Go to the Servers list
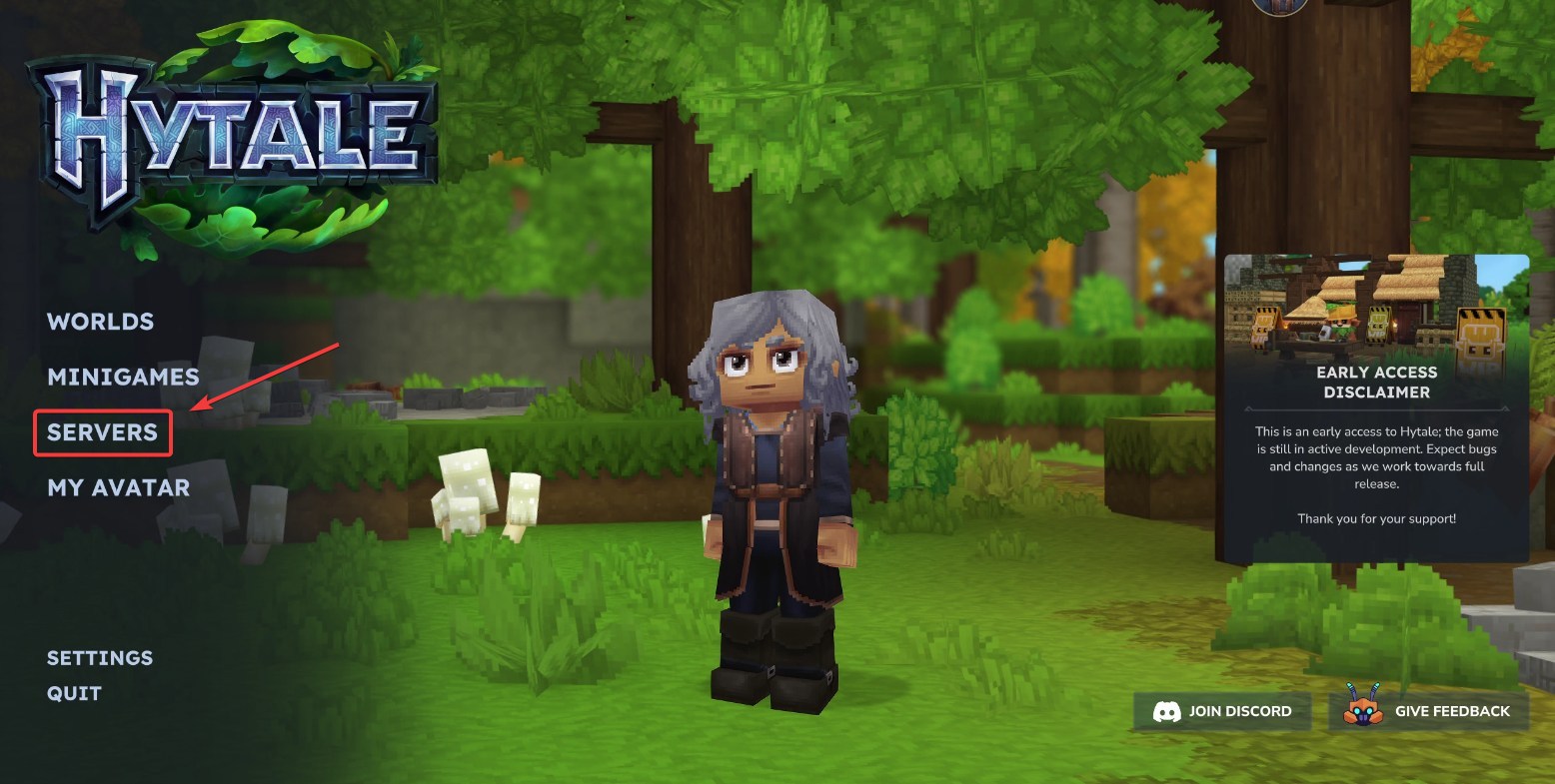1555x784 pixels. [x=103, y=432]
